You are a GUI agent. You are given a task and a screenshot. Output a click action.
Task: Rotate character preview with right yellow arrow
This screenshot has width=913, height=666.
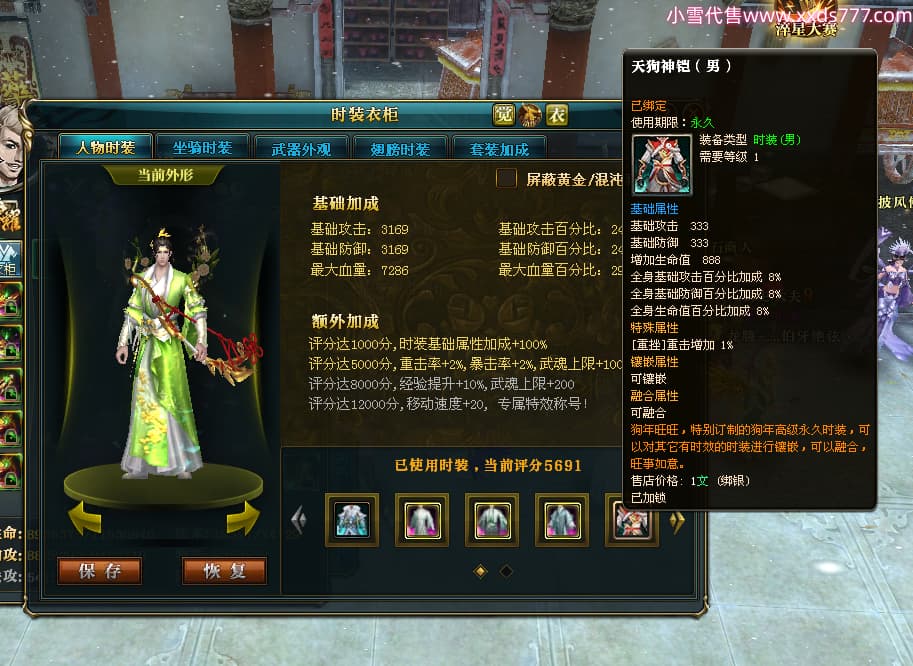(x=242, y=519)
